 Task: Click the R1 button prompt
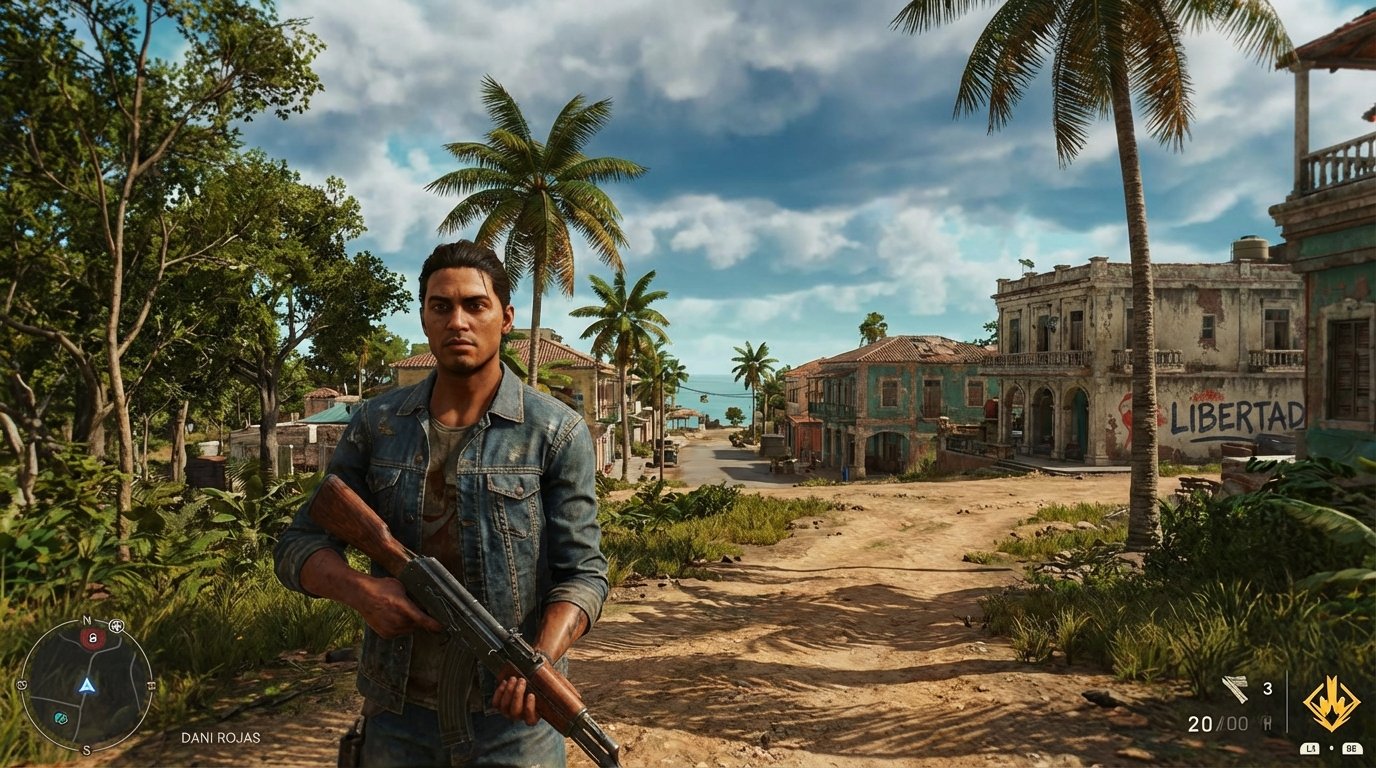pyautogui.click(x=1353, y=748)
